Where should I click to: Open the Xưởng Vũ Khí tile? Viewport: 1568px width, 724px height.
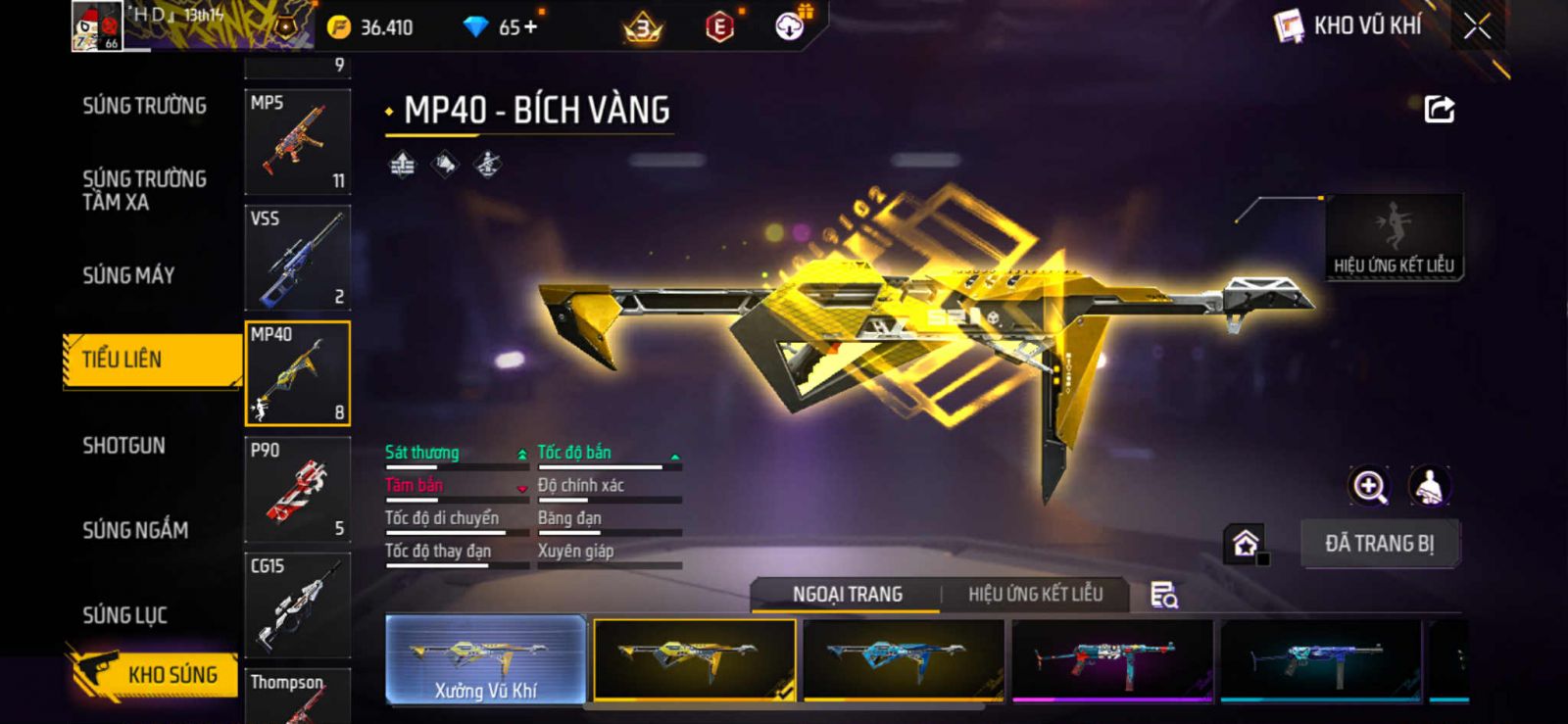tap(486, 659)
